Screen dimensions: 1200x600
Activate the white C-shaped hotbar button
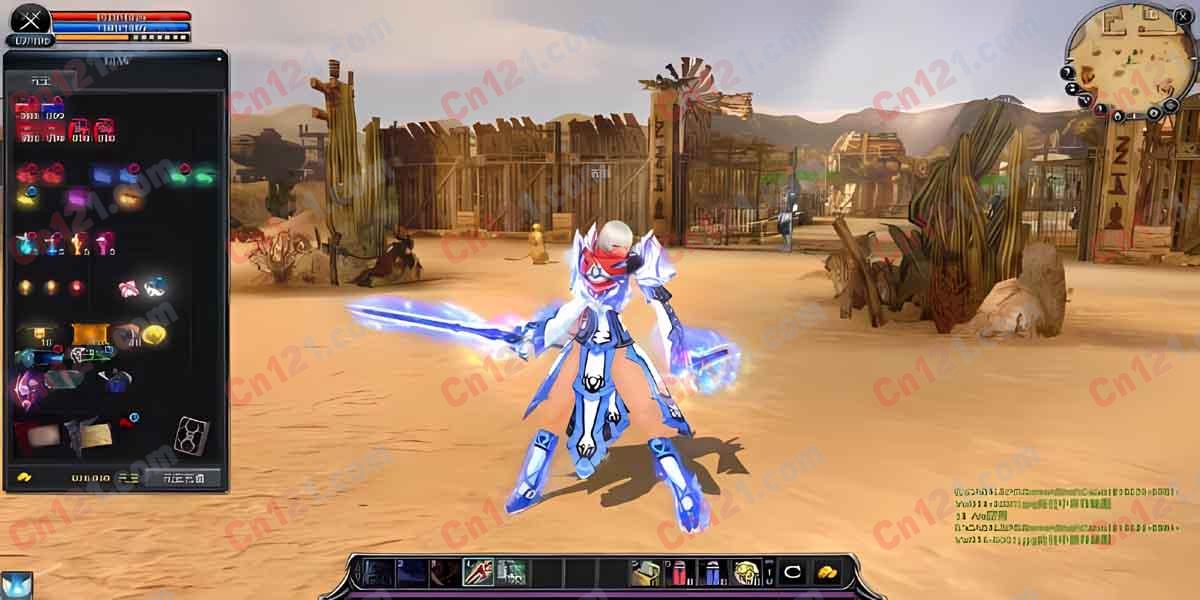click(792, 573)
